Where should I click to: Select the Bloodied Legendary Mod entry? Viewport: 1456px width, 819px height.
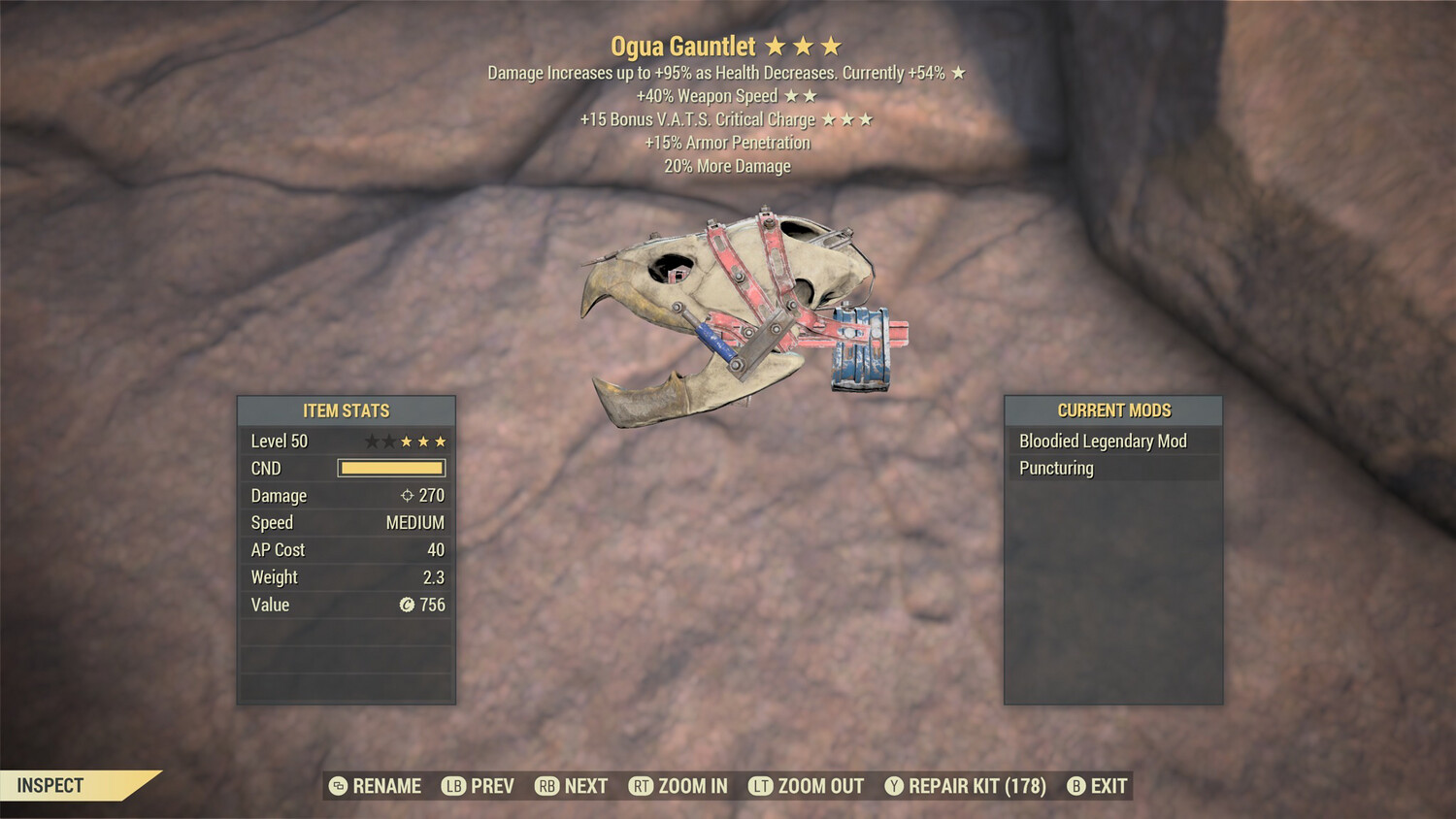coord(1102,441)
